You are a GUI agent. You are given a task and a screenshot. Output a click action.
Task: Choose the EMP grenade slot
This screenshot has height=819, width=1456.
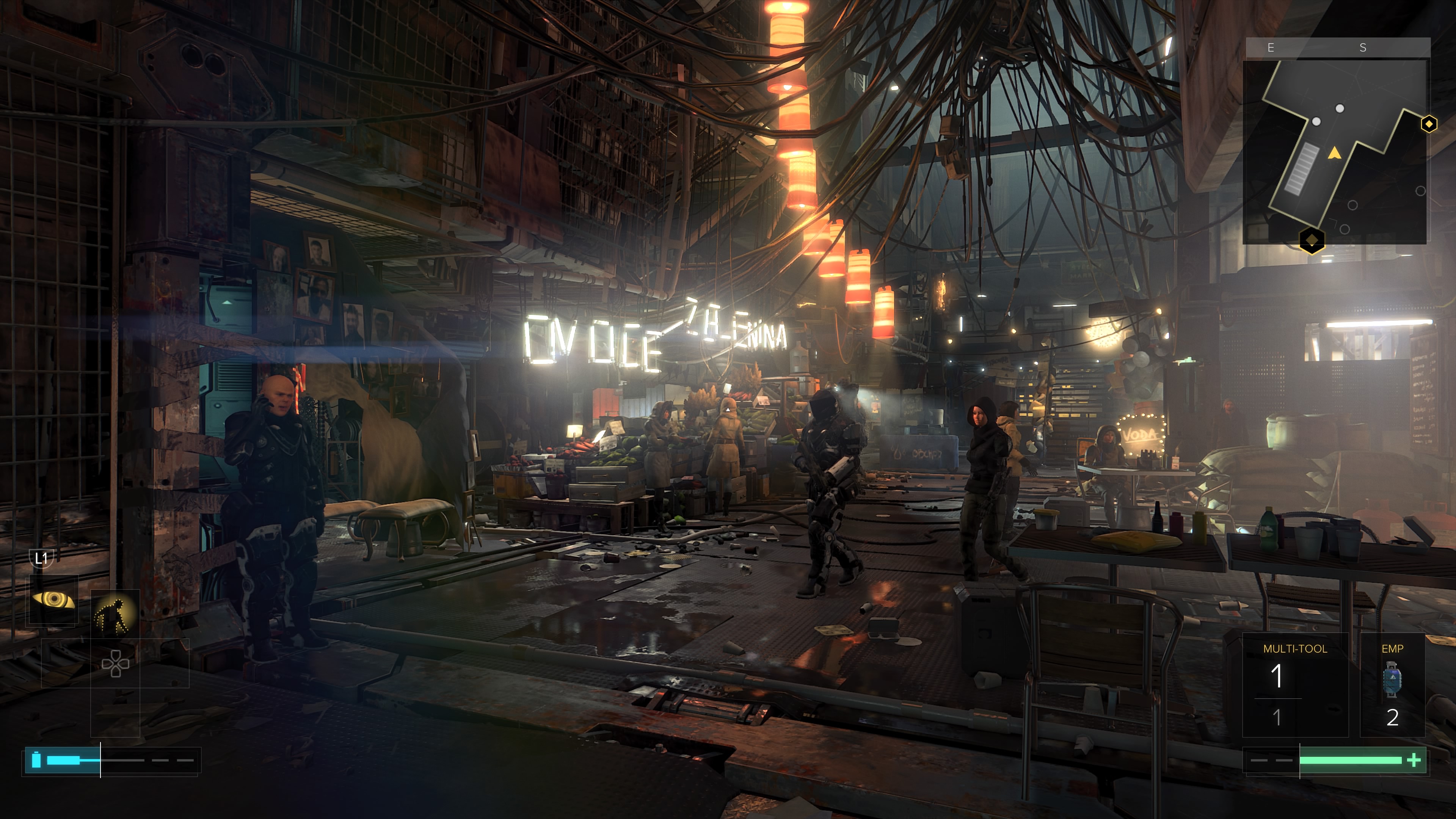click(x=1392, y=684)
